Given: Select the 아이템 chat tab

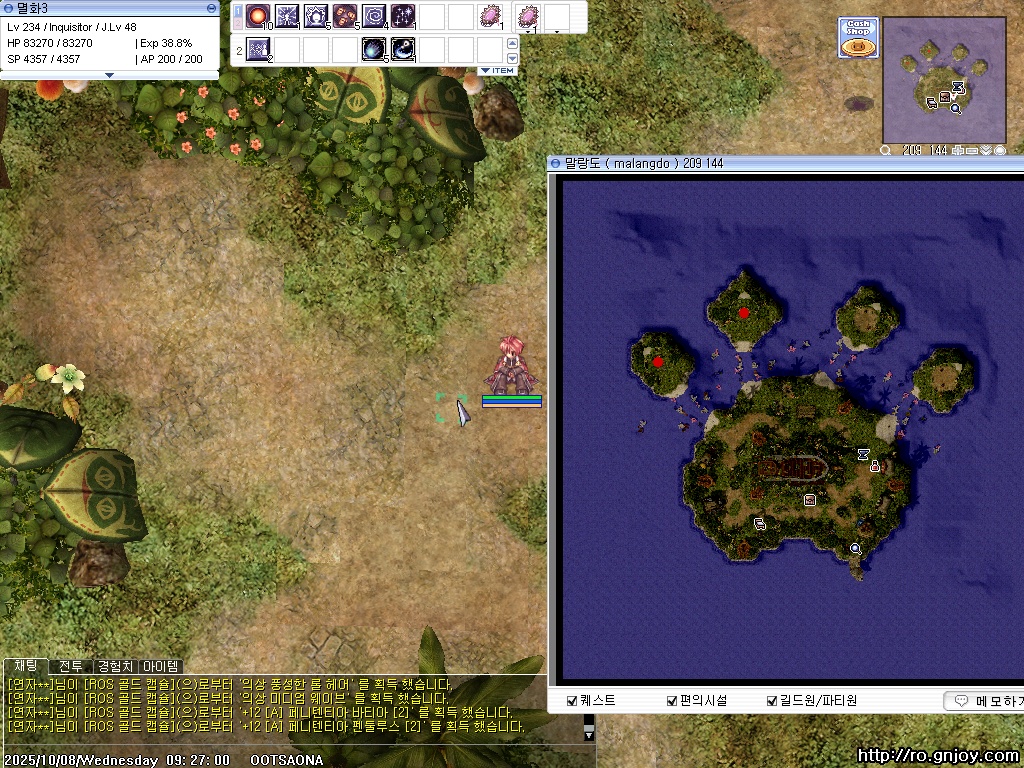Looking at the screenshot, I should (160, 666).
